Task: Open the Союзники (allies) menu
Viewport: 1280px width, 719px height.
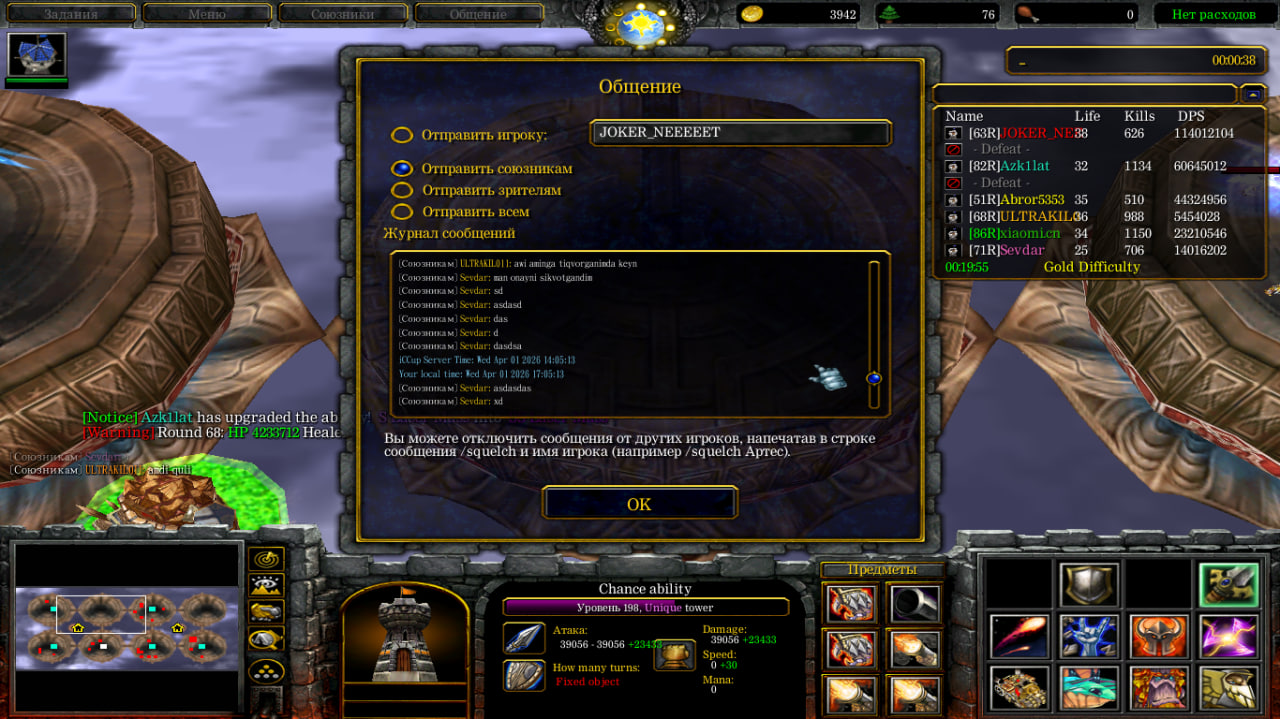Action: (x=342, y=14)
